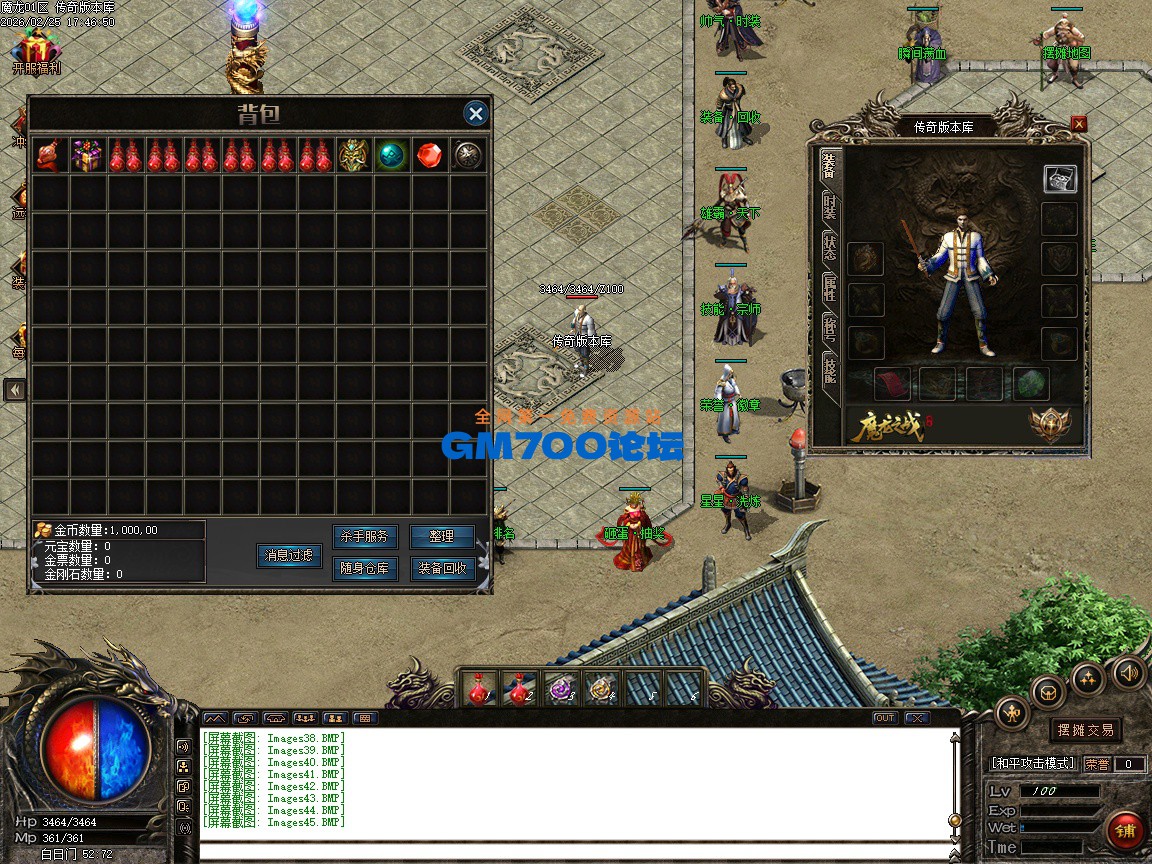Select the red ruby gem in backpack

coord(429,155)
